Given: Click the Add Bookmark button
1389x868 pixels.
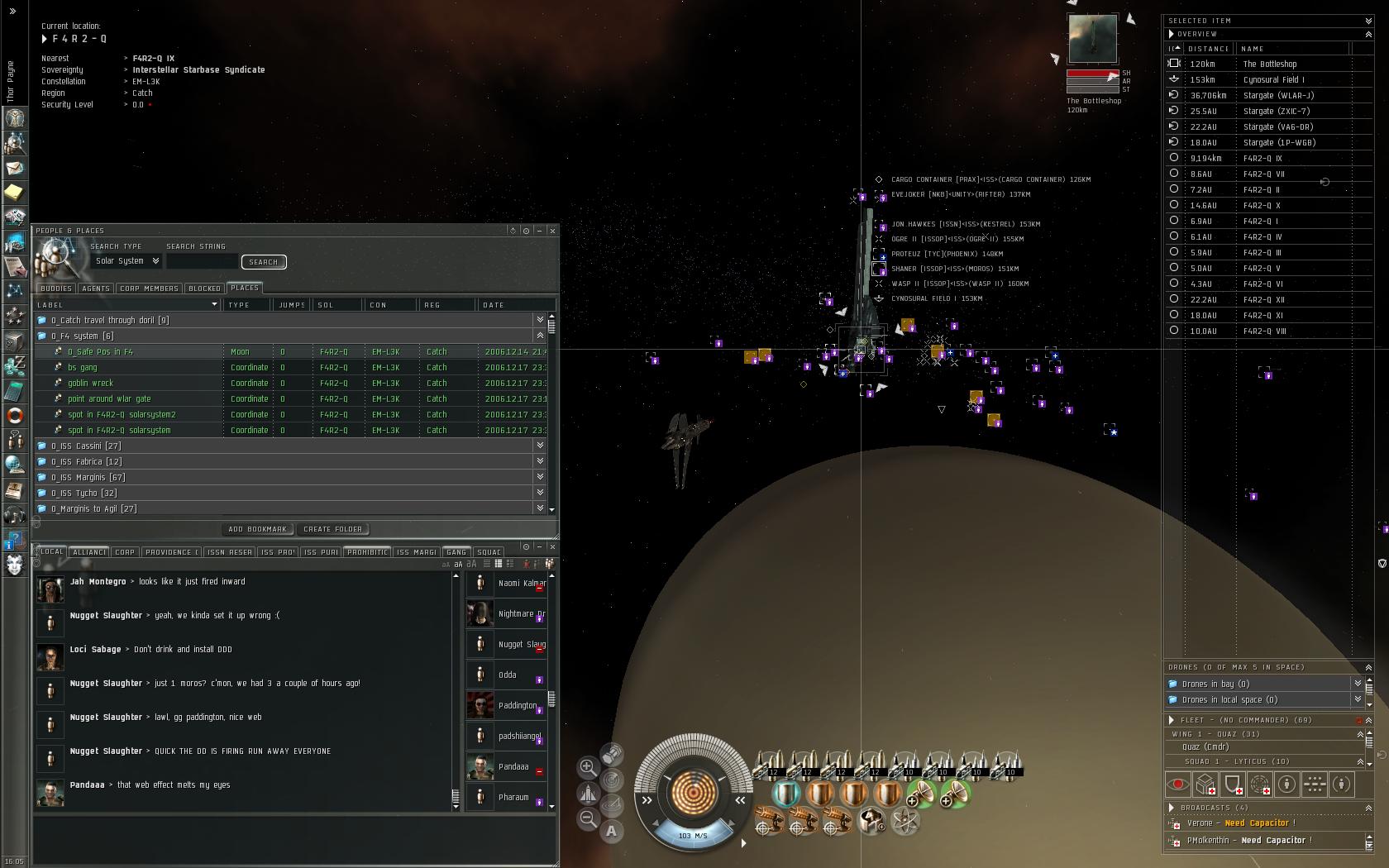Looking at the screenshot, I should coord(257,529).
